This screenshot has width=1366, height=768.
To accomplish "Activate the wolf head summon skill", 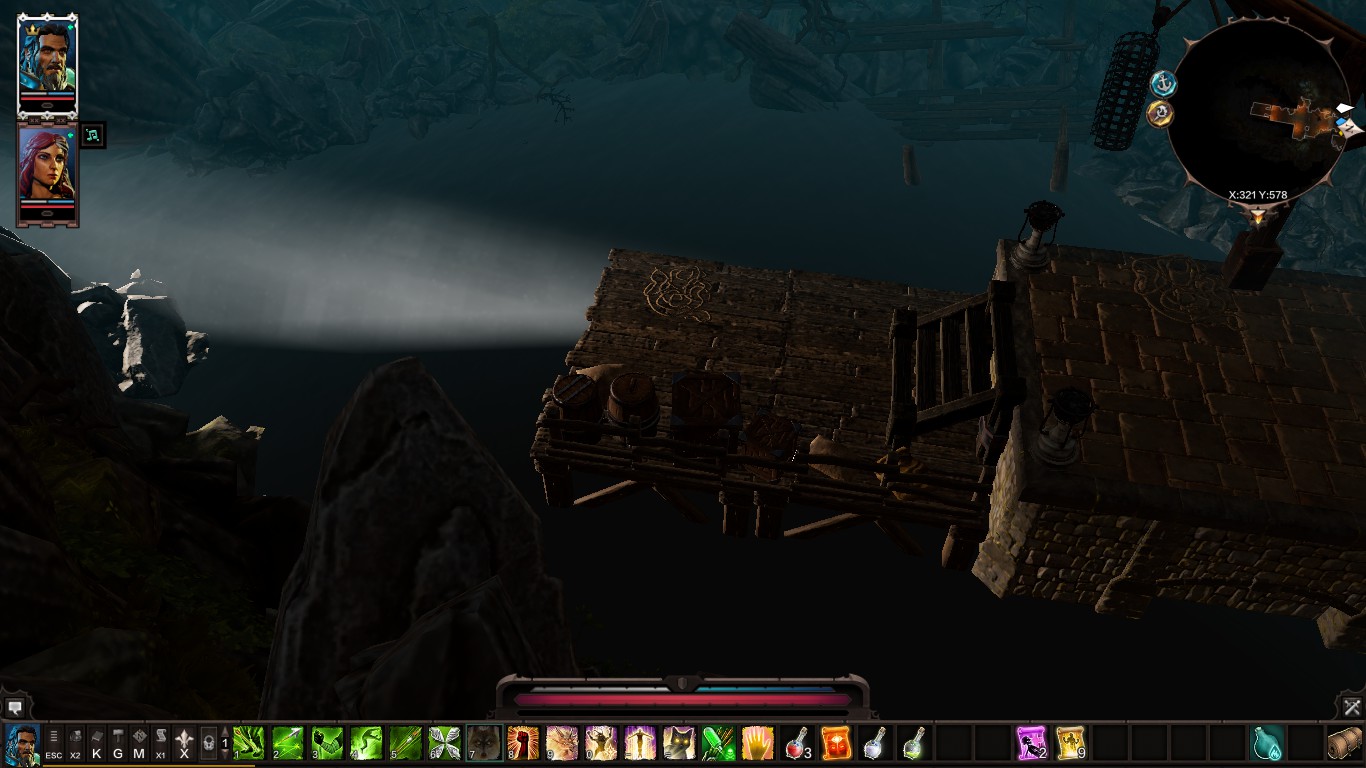I will pyautogui.click(x=484, y=743).
